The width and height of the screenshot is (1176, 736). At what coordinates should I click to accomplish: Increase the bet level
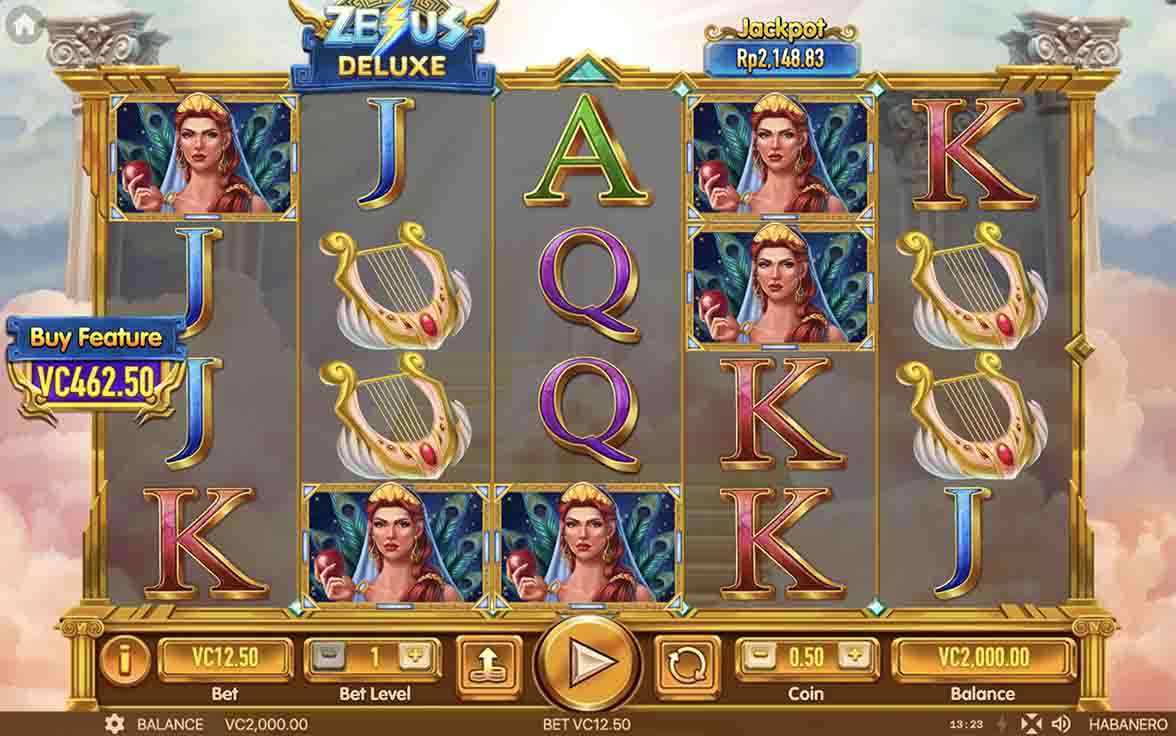[412, 657]
